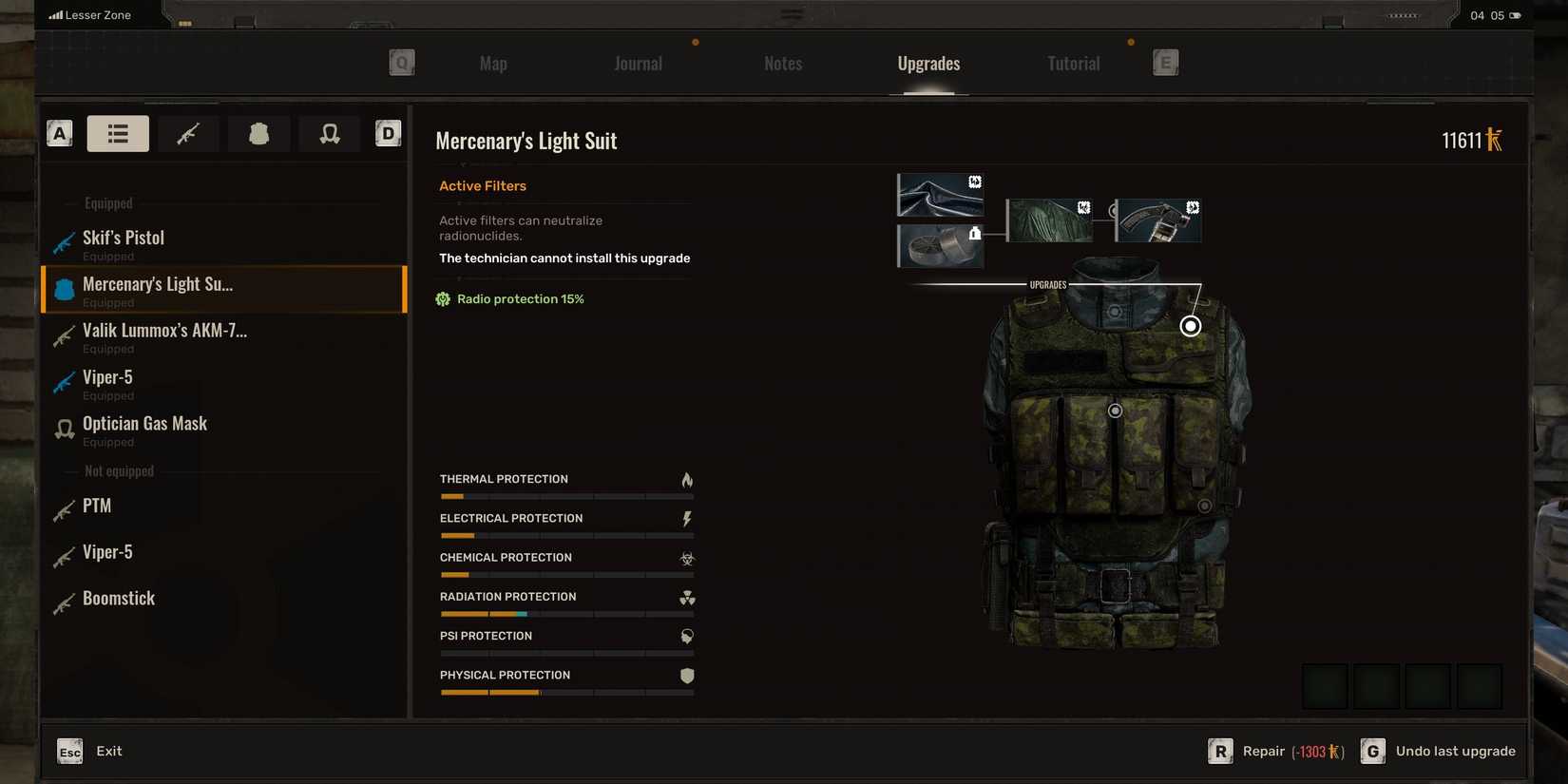Select the all-items list view icon
This screenshot has height=784, width=1568.
pos(117,133)
